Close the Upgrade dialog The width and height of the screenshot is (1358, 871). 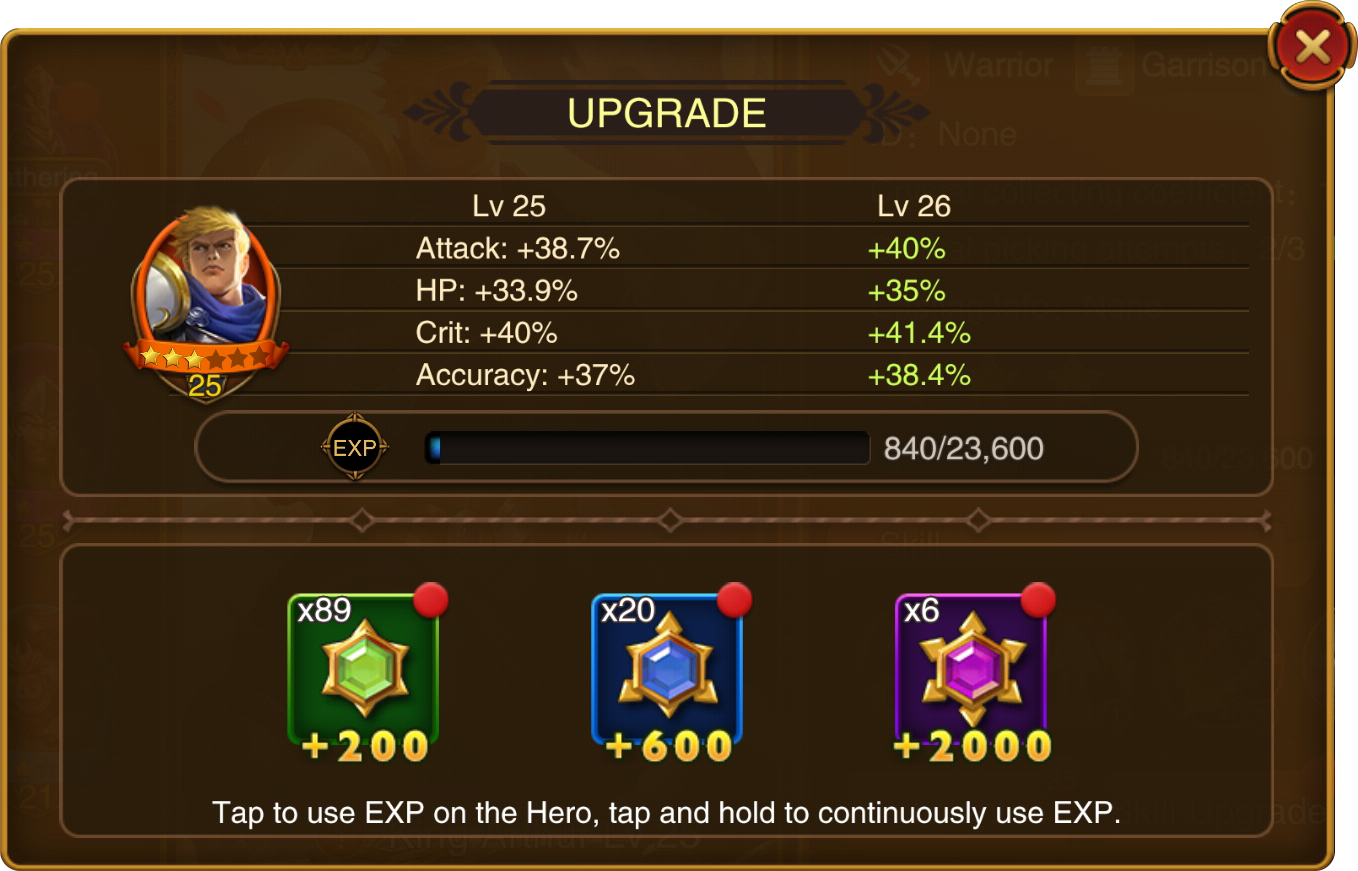(1312, 47)
